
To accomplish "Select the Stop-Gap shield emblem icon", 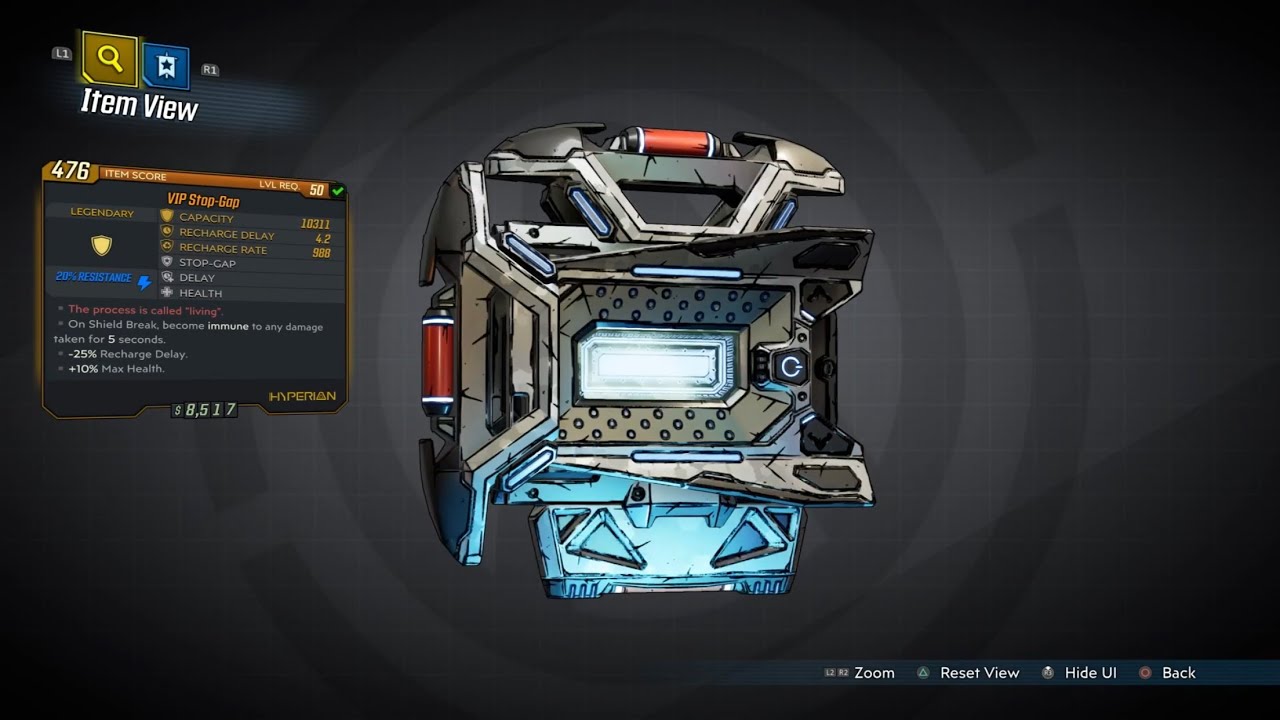I will pyautogui.click(x=166, y=263).
